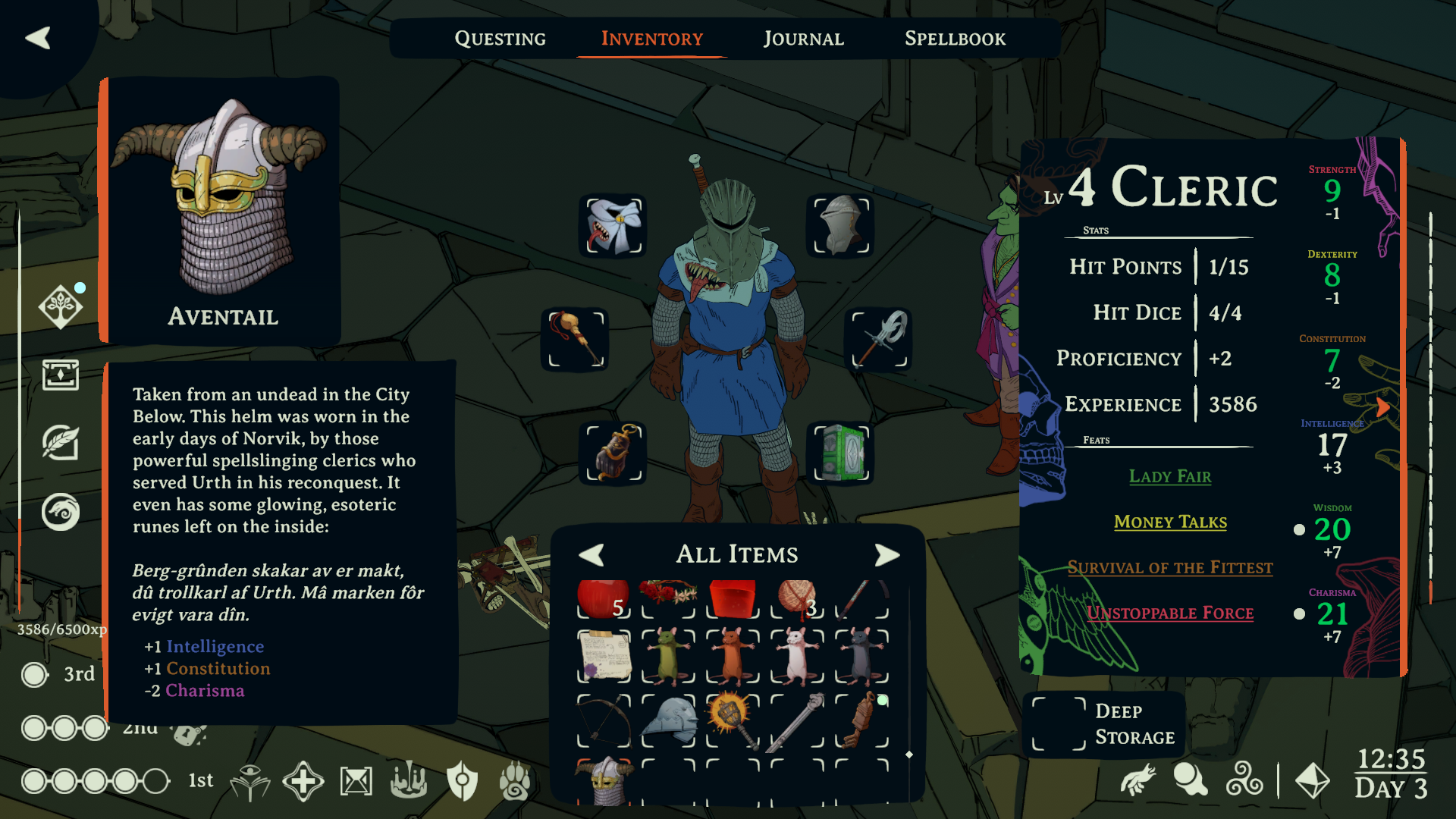This screenshot has width=1456, height=819.
Task: Open the Spellbook tab
Action: tap(955, 39)
